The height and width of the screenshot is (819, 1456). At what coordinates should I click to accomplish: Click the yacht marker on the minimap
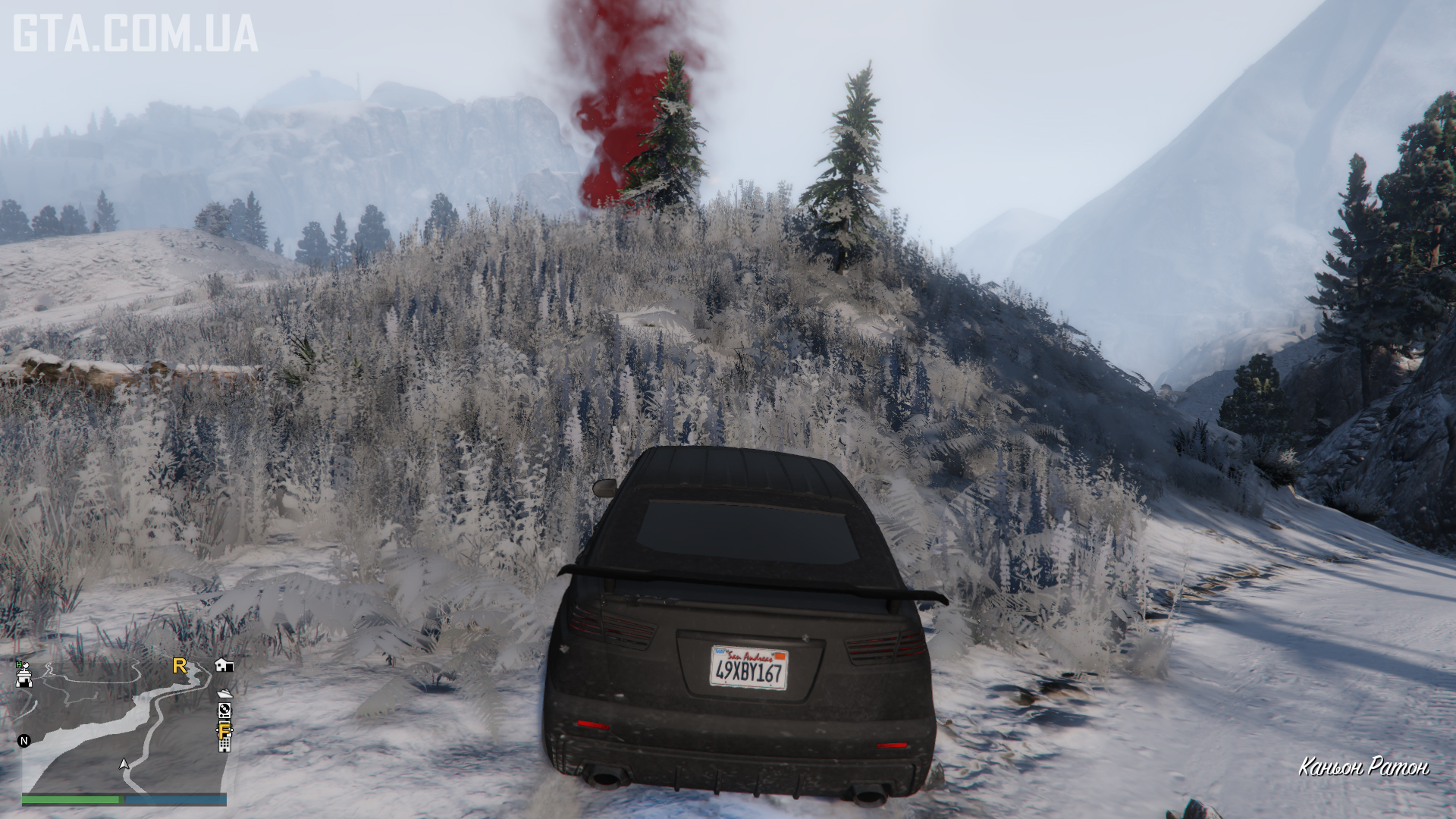(x=224, y=694)
